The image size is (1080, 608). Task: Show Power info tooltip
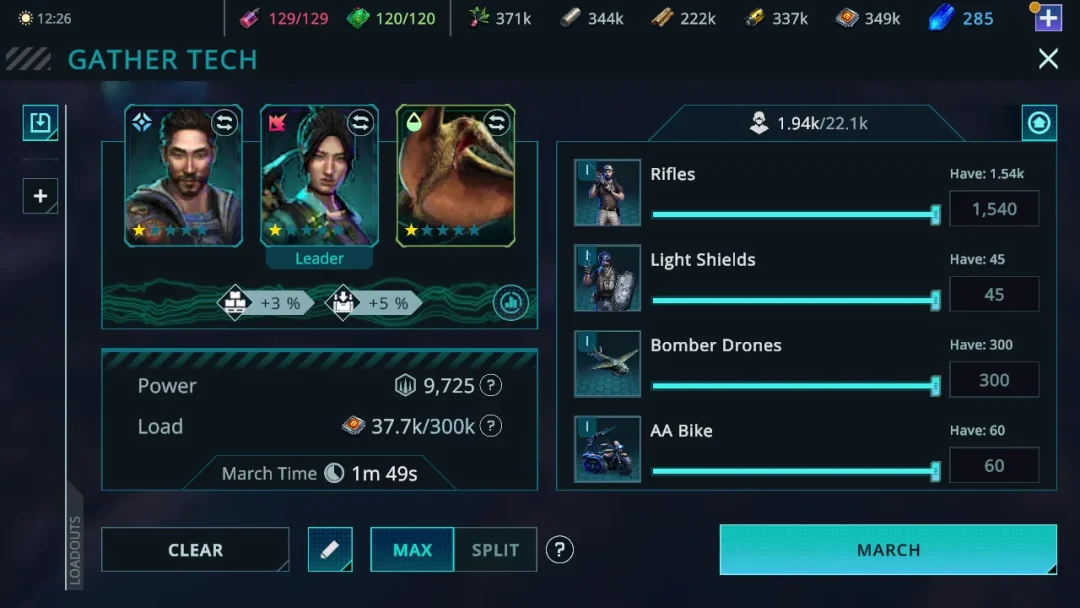pos(491,386)
